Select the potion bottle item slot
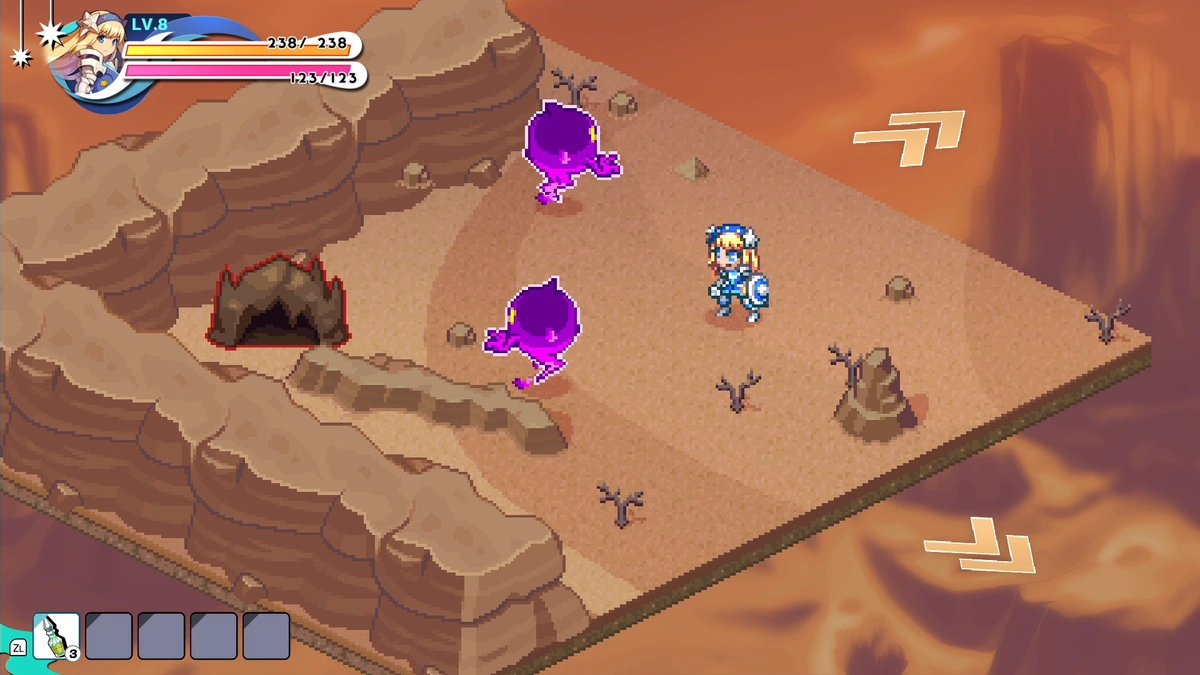 pyautogui.click(x=56, y=636)
